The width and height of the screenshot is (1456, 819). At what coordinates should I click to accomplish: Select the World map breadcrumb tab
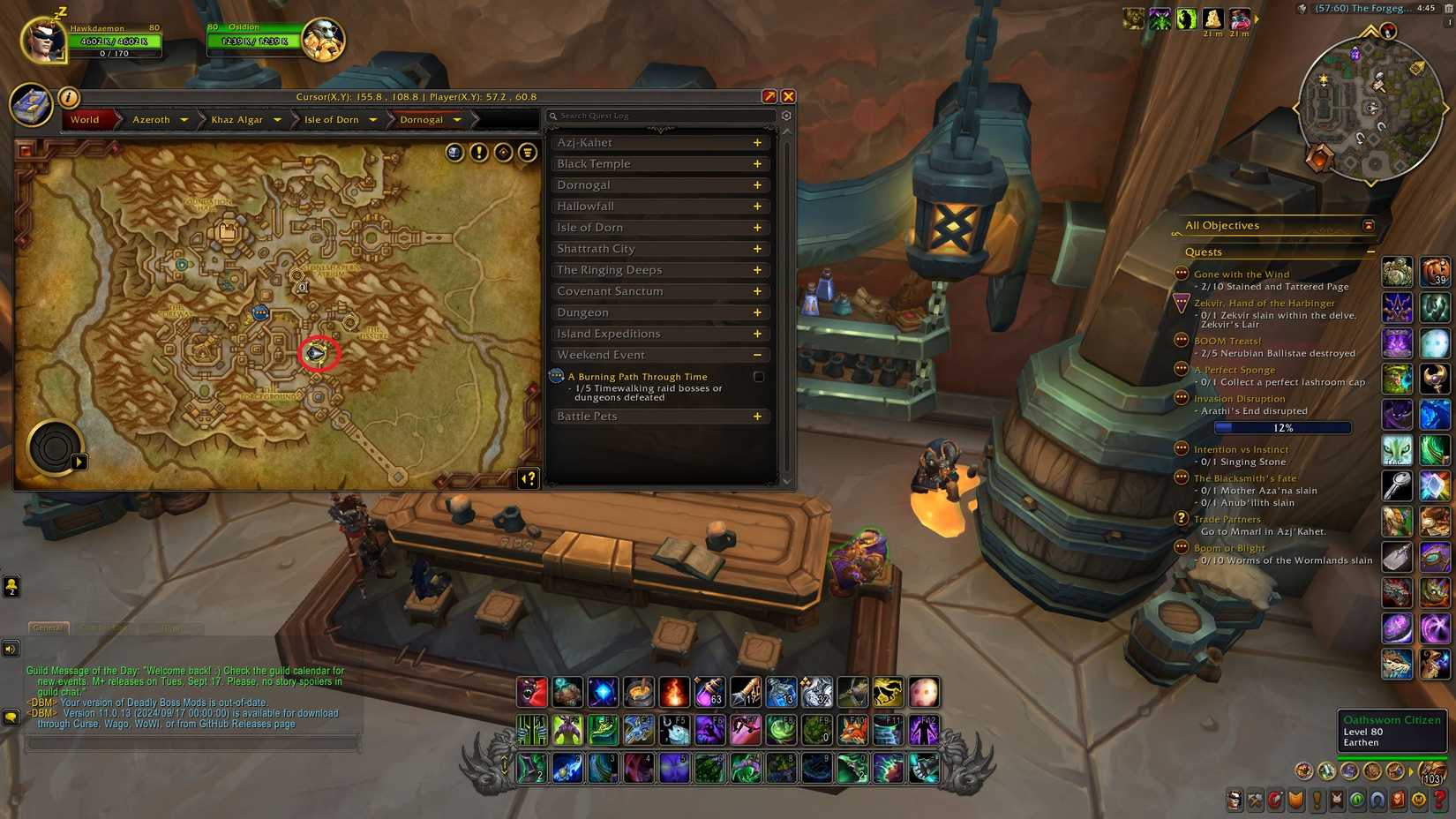(85, 119)
